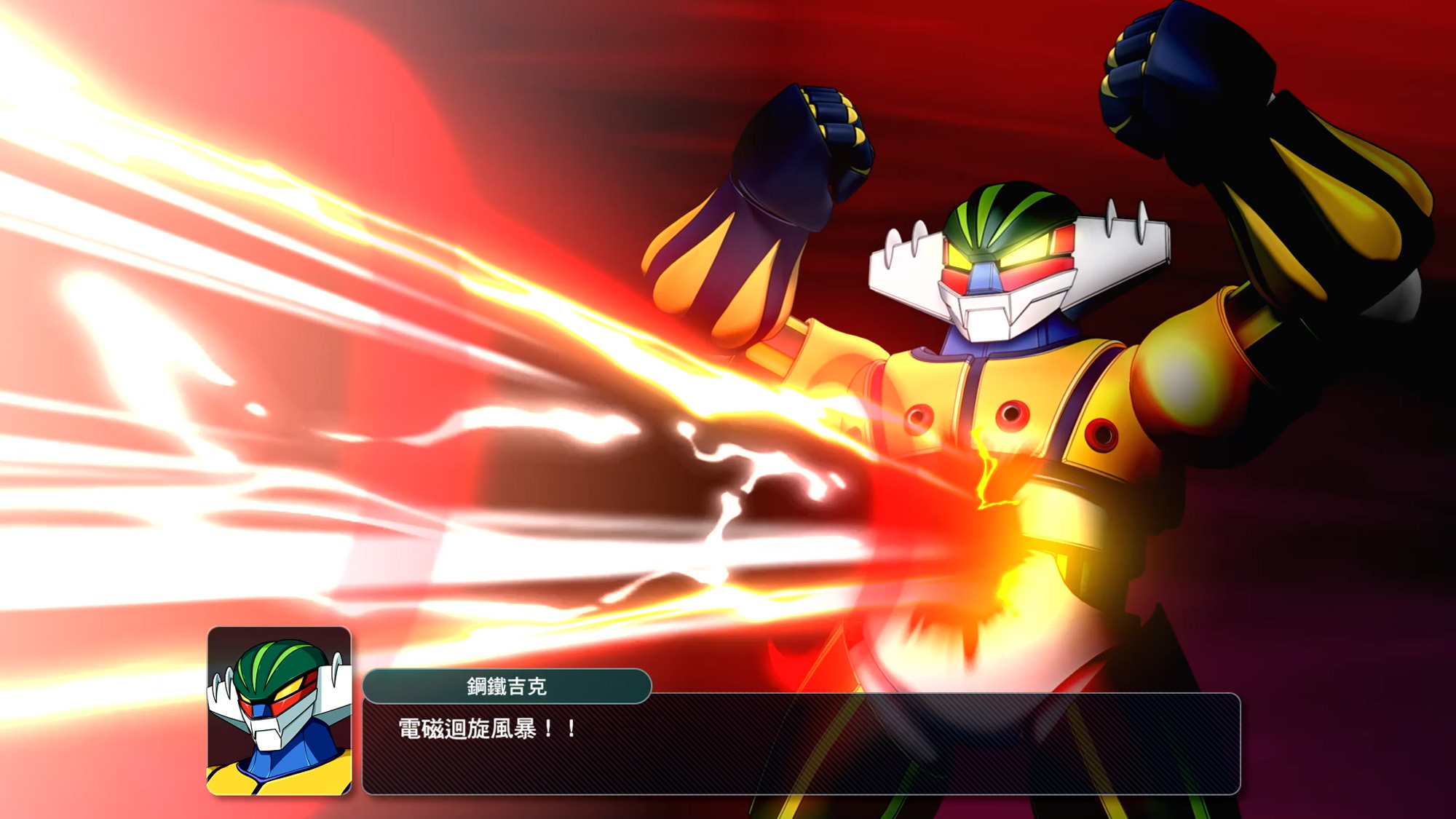Click the 鋼鐵吉克 speaker name tag

507,686
